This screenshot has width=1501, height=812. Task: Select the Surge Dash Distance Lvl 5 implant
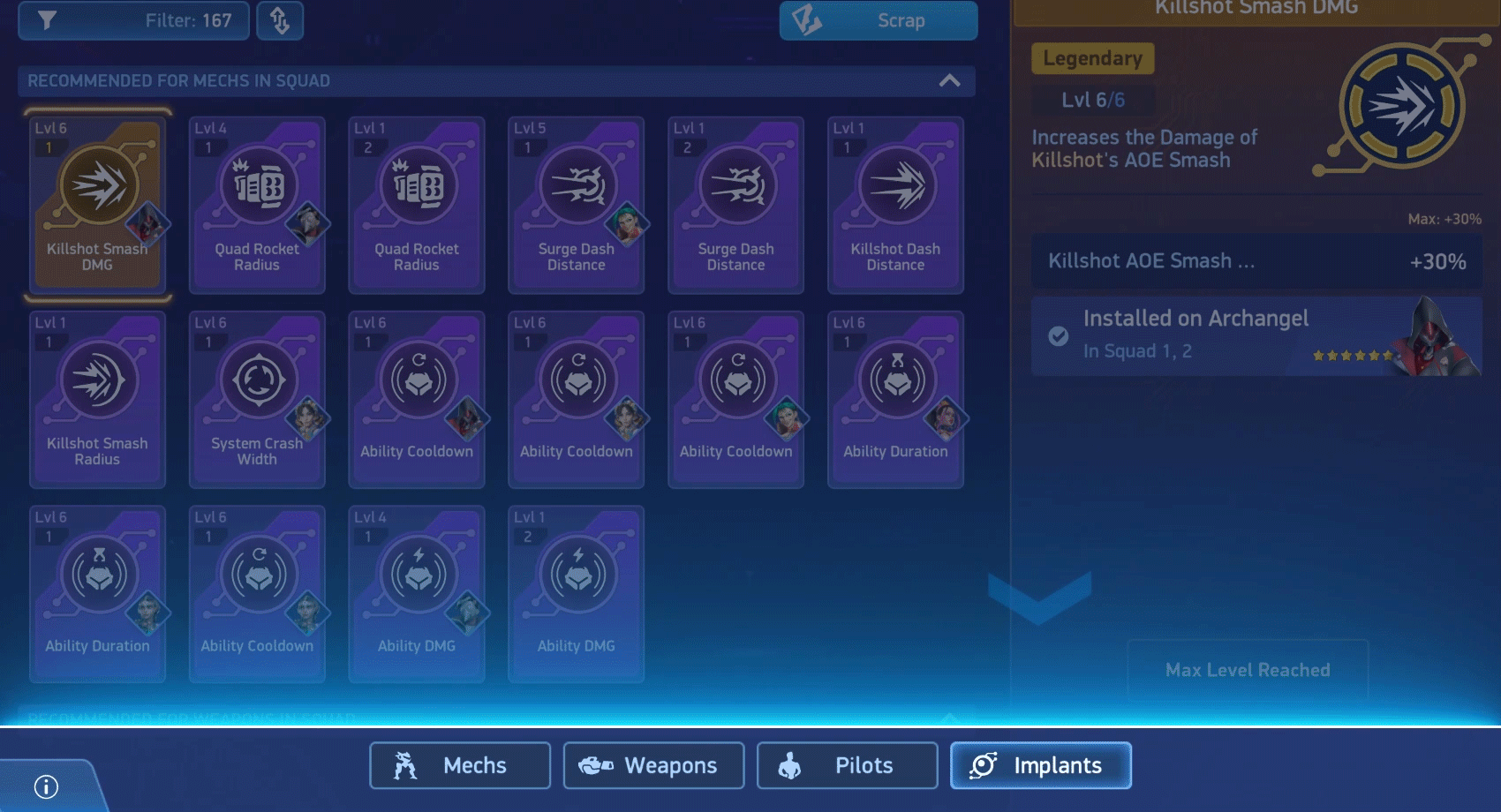(576, 203)
